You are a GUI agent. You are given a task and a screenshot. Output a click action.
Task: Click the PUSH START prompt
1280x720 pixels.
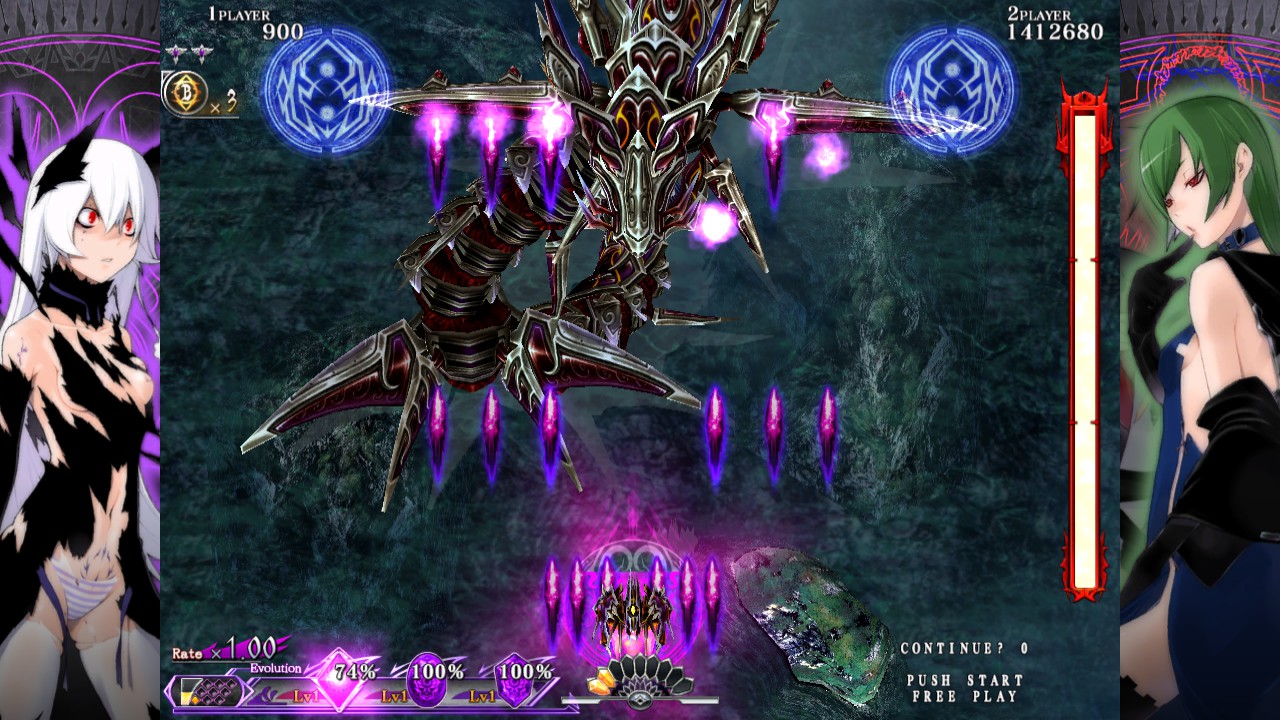(964, 679)
